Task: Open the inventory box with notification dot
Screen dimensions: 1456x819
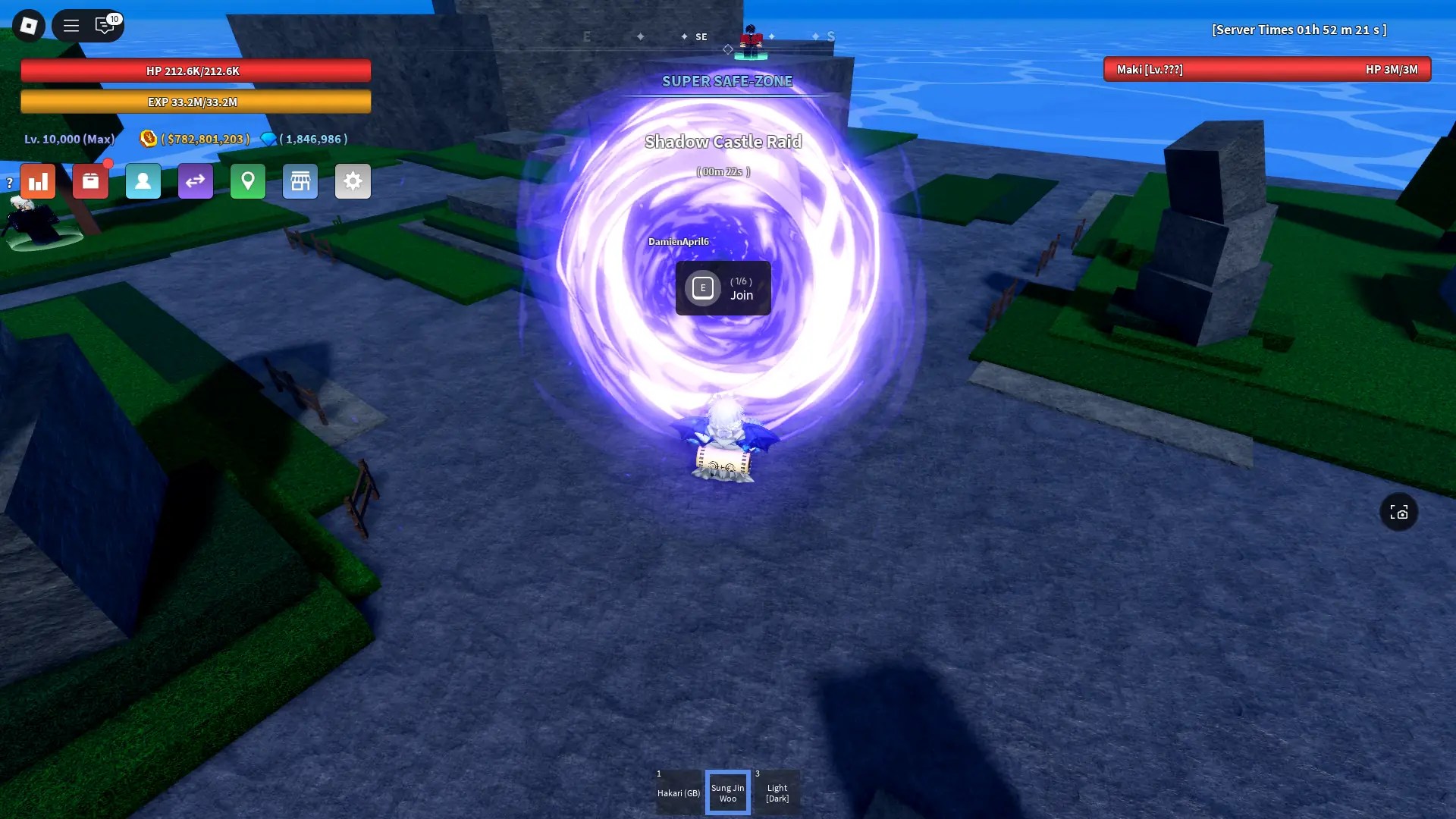Action: (90, 181)
